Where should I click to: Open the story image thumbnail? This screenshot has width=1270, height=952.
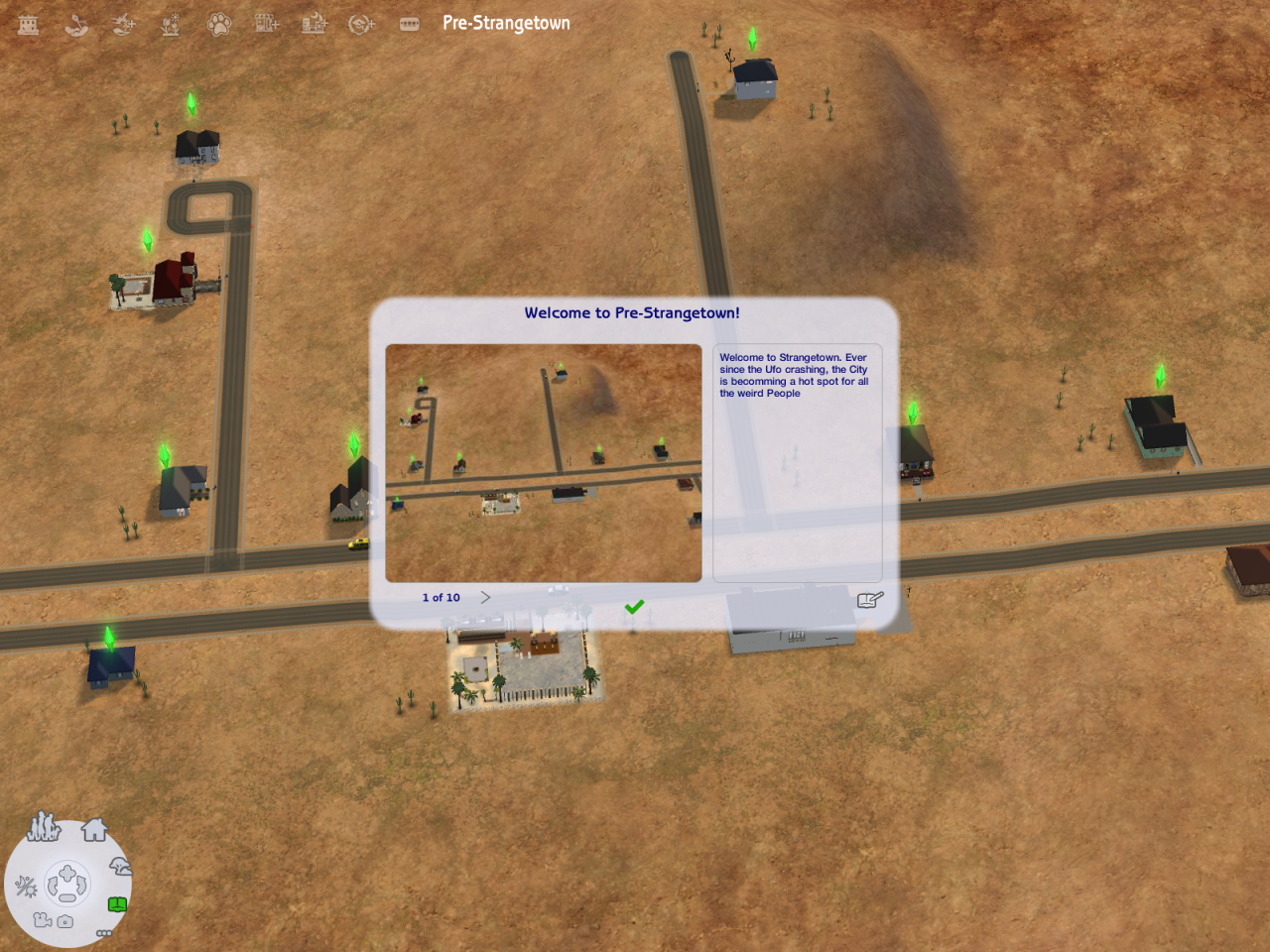[x=543, y=462]
